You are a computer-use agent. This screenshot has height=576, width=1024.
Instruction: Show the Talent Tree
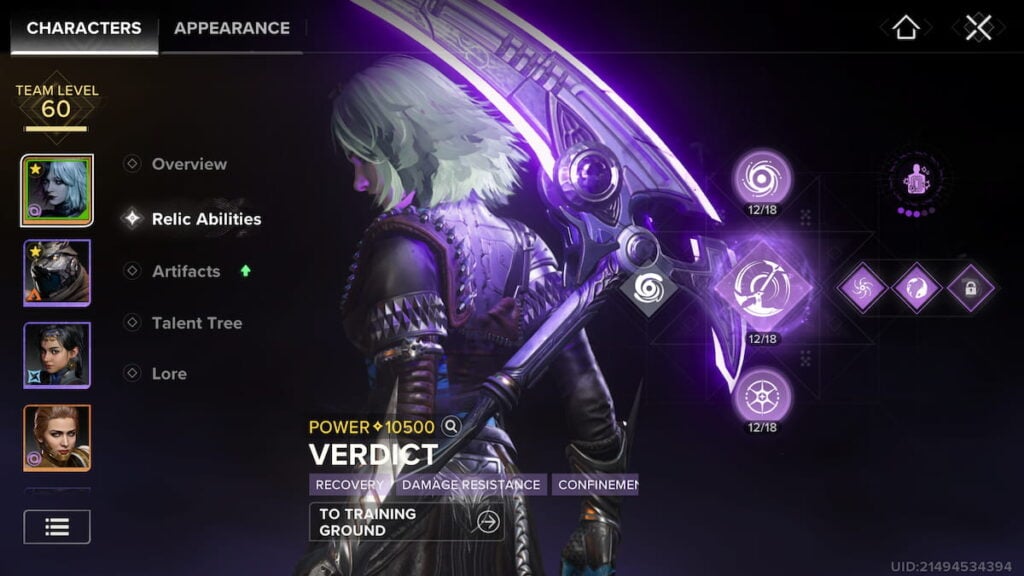[x=196, y=323]
